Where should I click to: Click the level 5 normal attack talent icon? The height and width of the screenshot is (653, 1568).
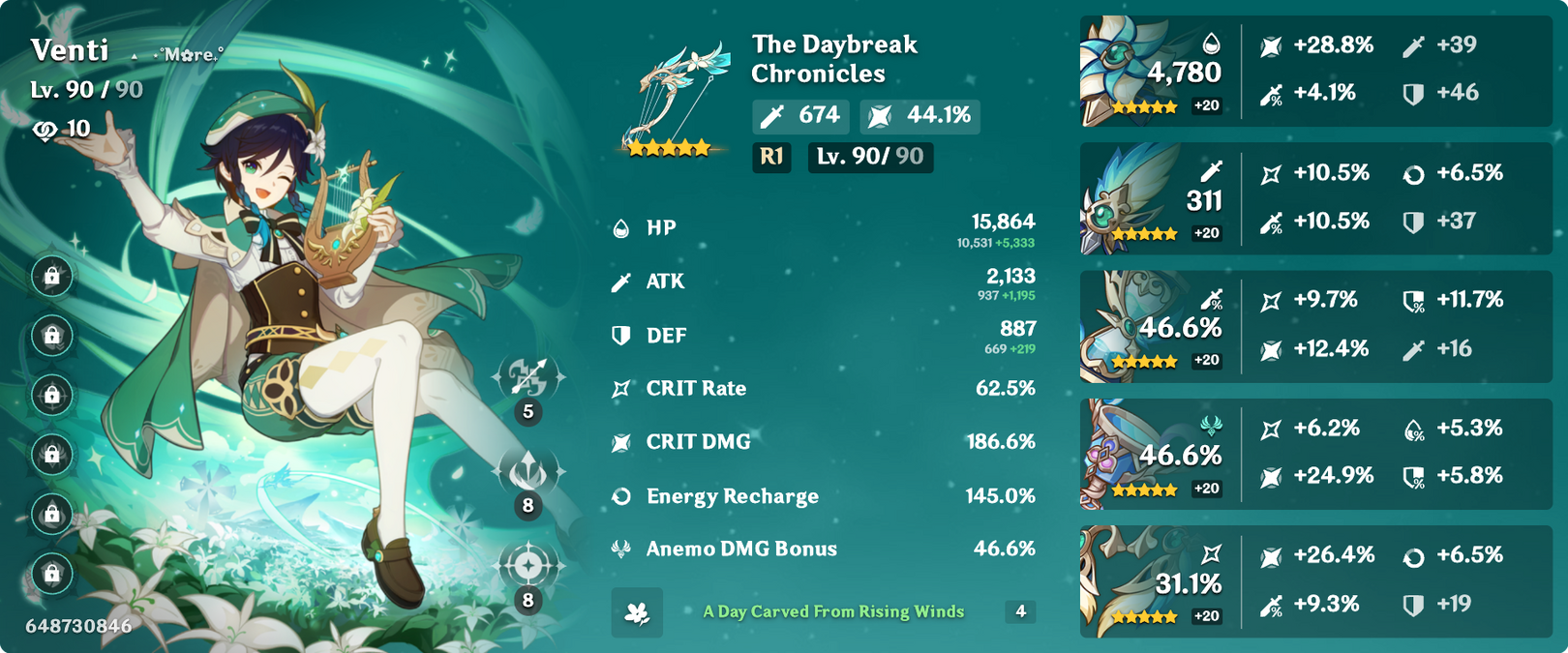pos(528,378)
